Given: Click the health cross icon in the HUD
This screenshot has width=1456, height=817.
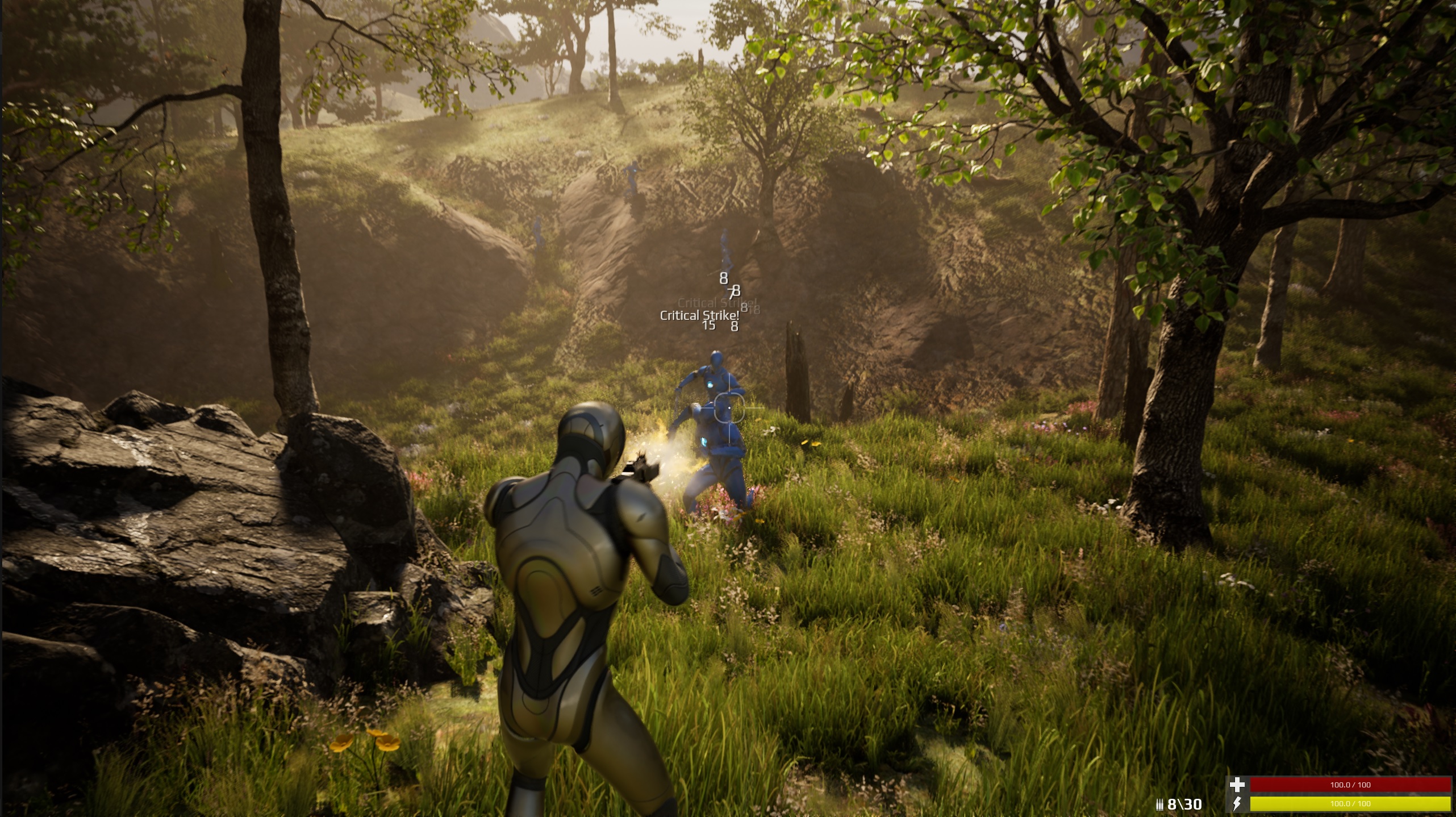Looking at the screenshot, I should [x=1237, y=785].
